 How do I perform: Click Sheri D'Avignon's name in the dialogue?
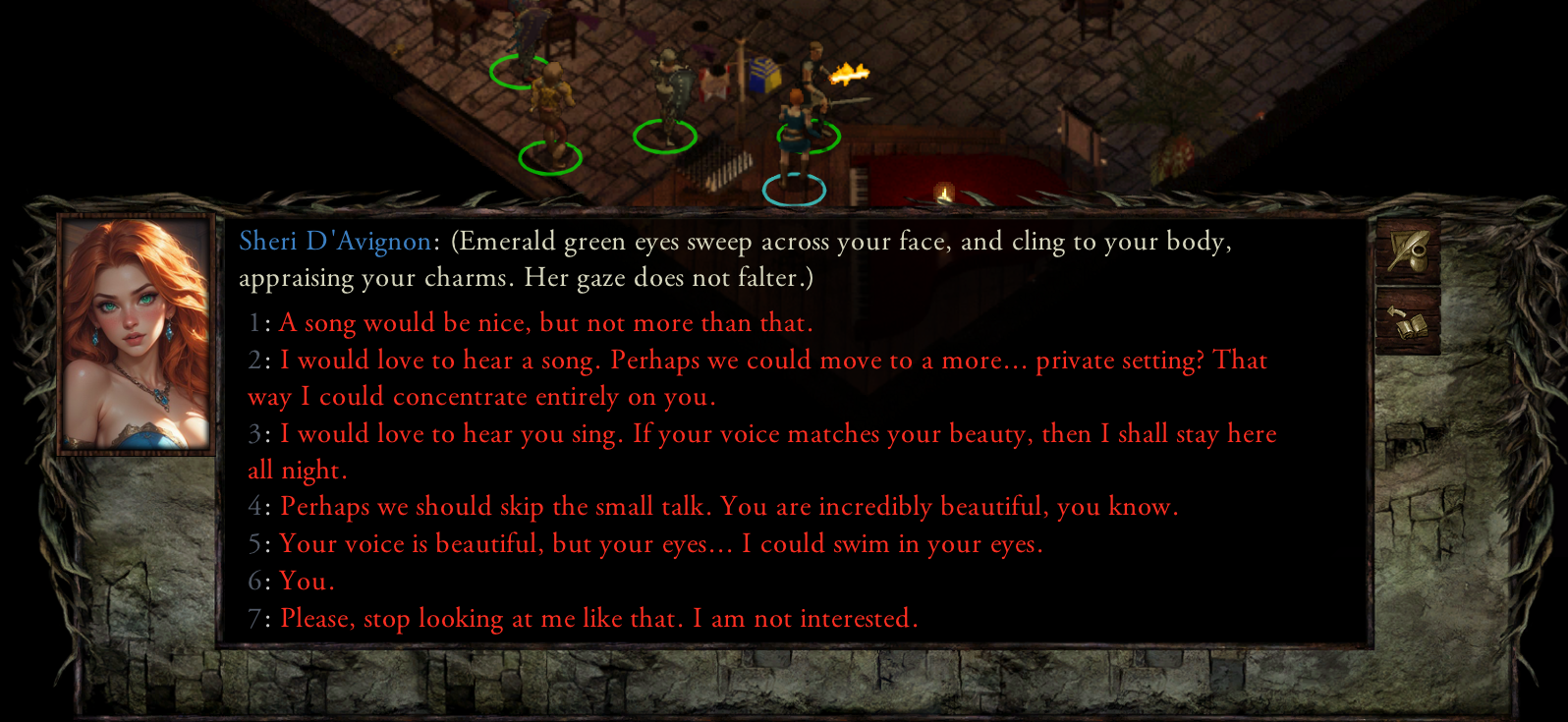[x=332, y=241]
